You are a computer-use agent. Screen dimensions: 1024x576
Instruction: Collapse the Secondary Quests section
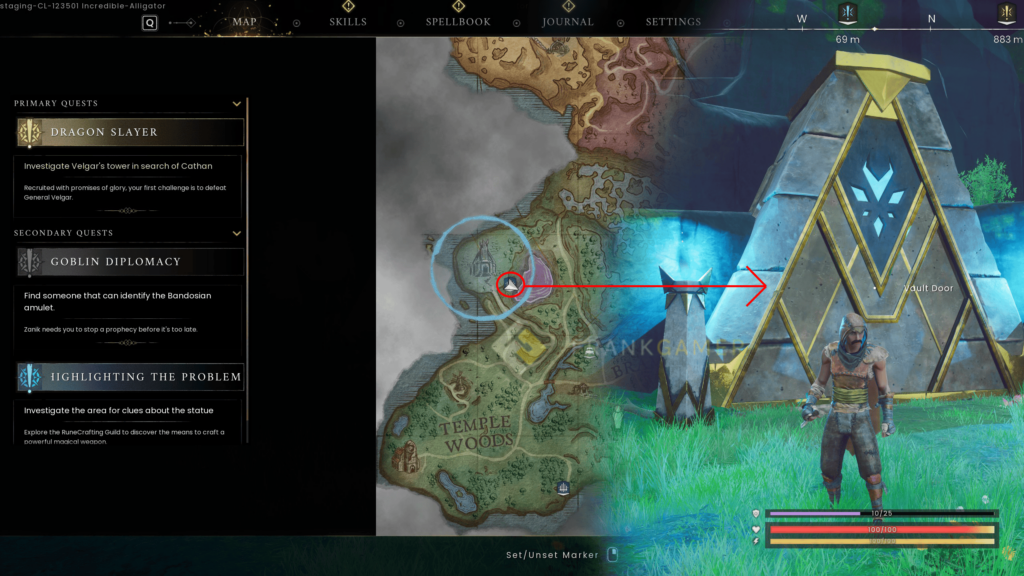[237, 233]
